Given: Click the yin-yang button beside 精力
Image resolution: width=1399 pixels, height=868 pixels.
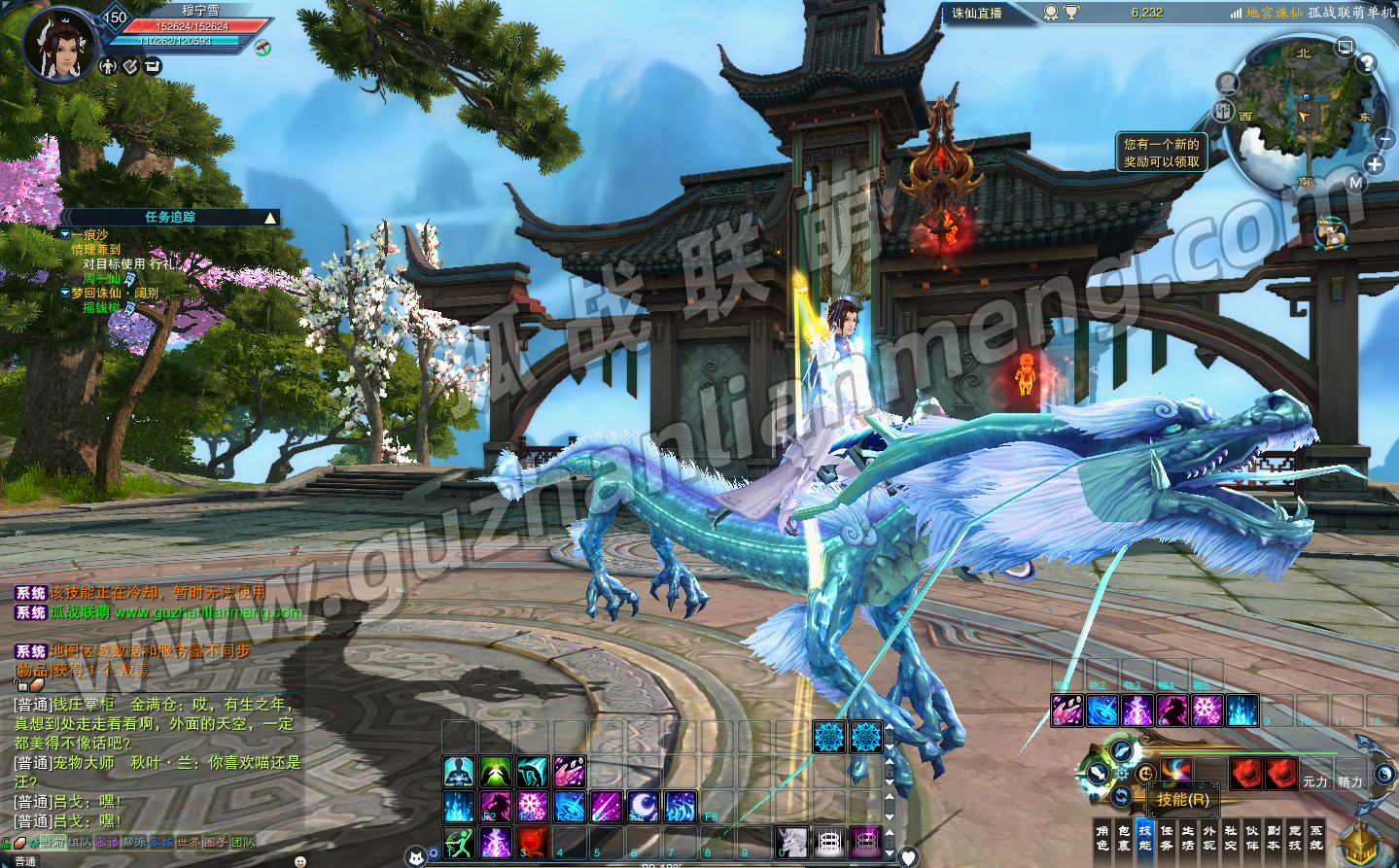Looking at the screenshot, I should pos(1383,775).
